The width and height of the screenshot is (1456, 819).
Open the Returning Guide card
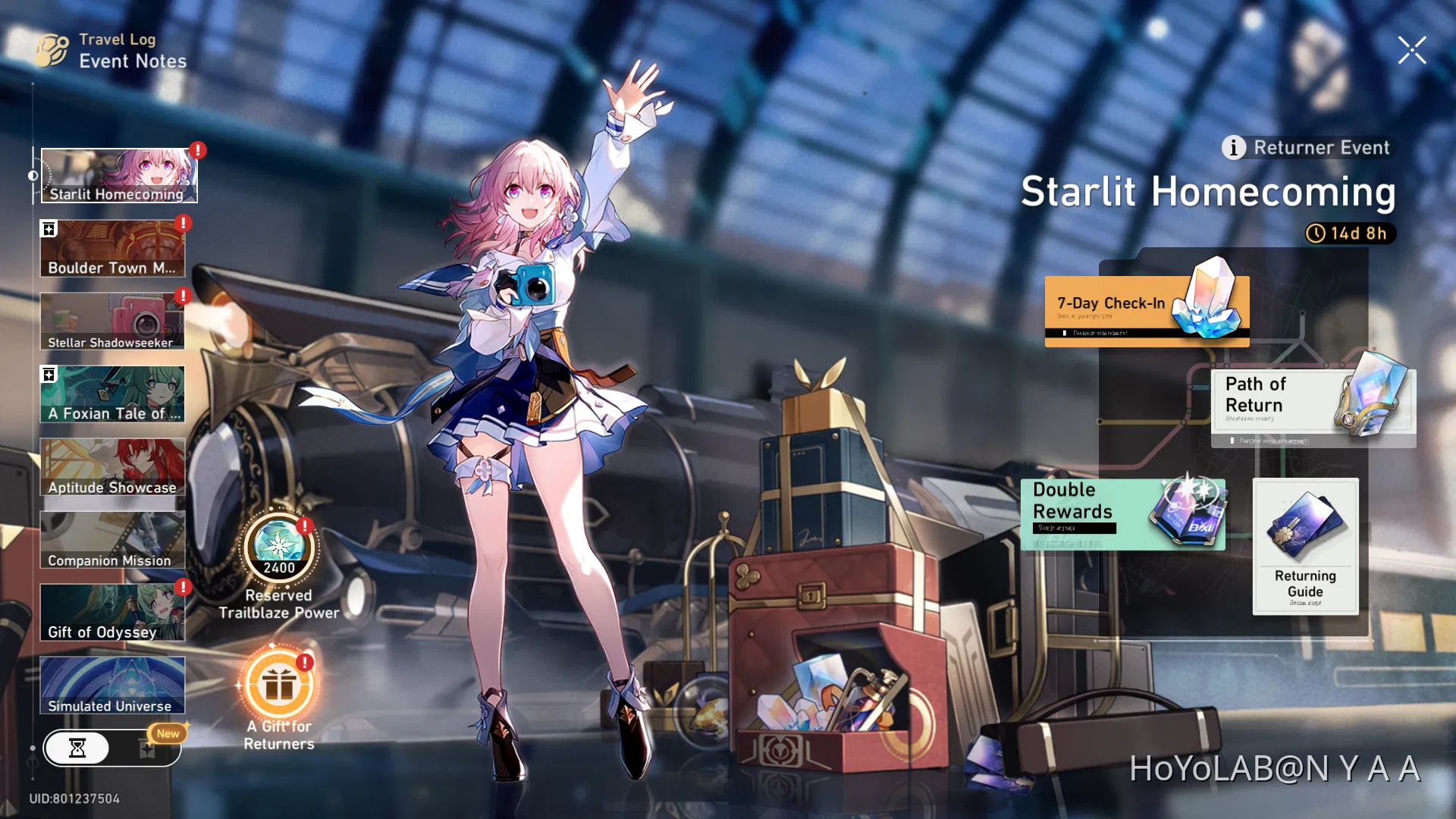point(1306,546)
